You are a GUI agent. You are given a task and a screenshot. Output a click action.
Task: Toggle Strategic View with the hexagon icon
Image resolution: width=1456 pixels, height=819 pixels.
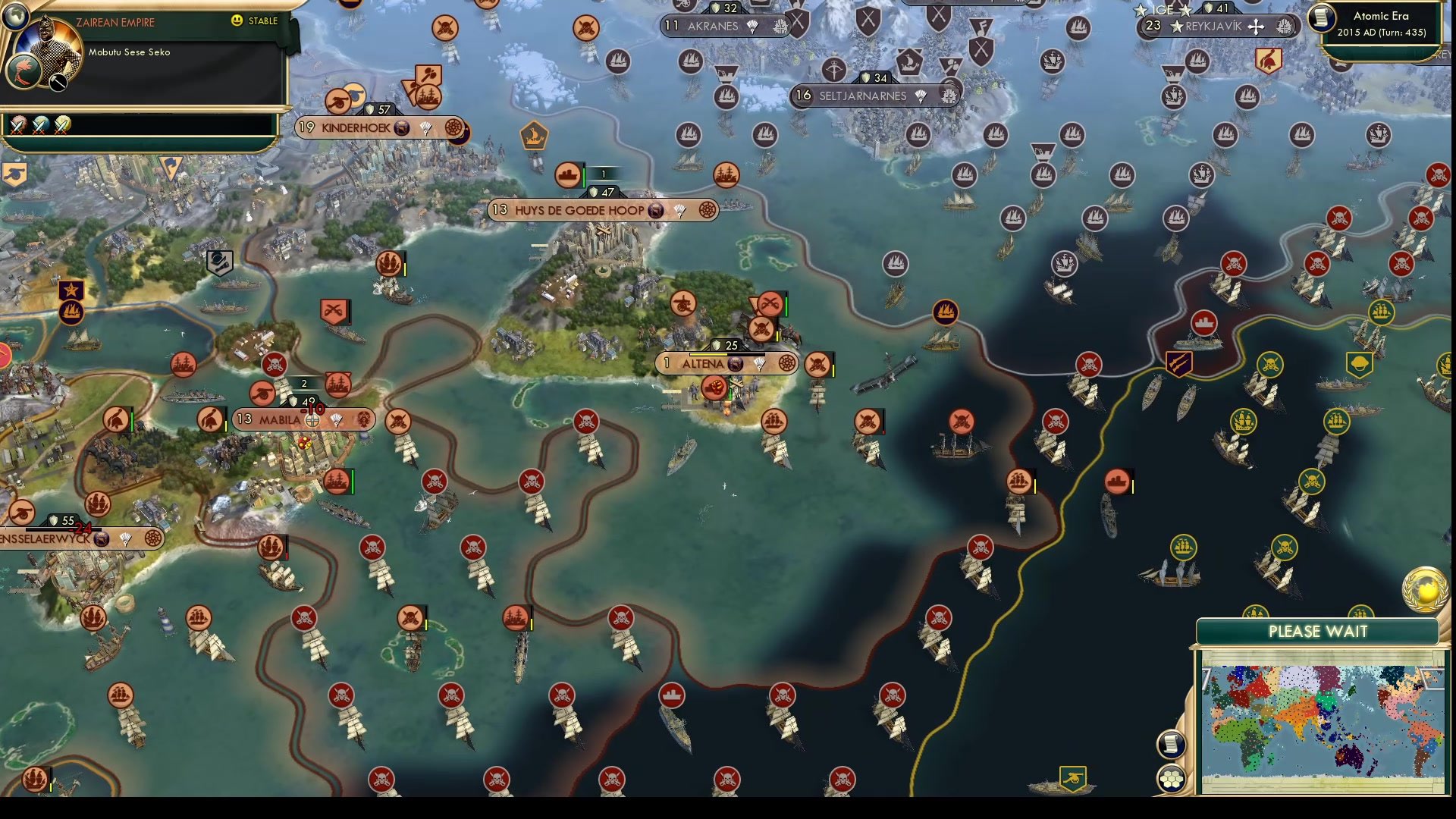(x=1171, y=777)
